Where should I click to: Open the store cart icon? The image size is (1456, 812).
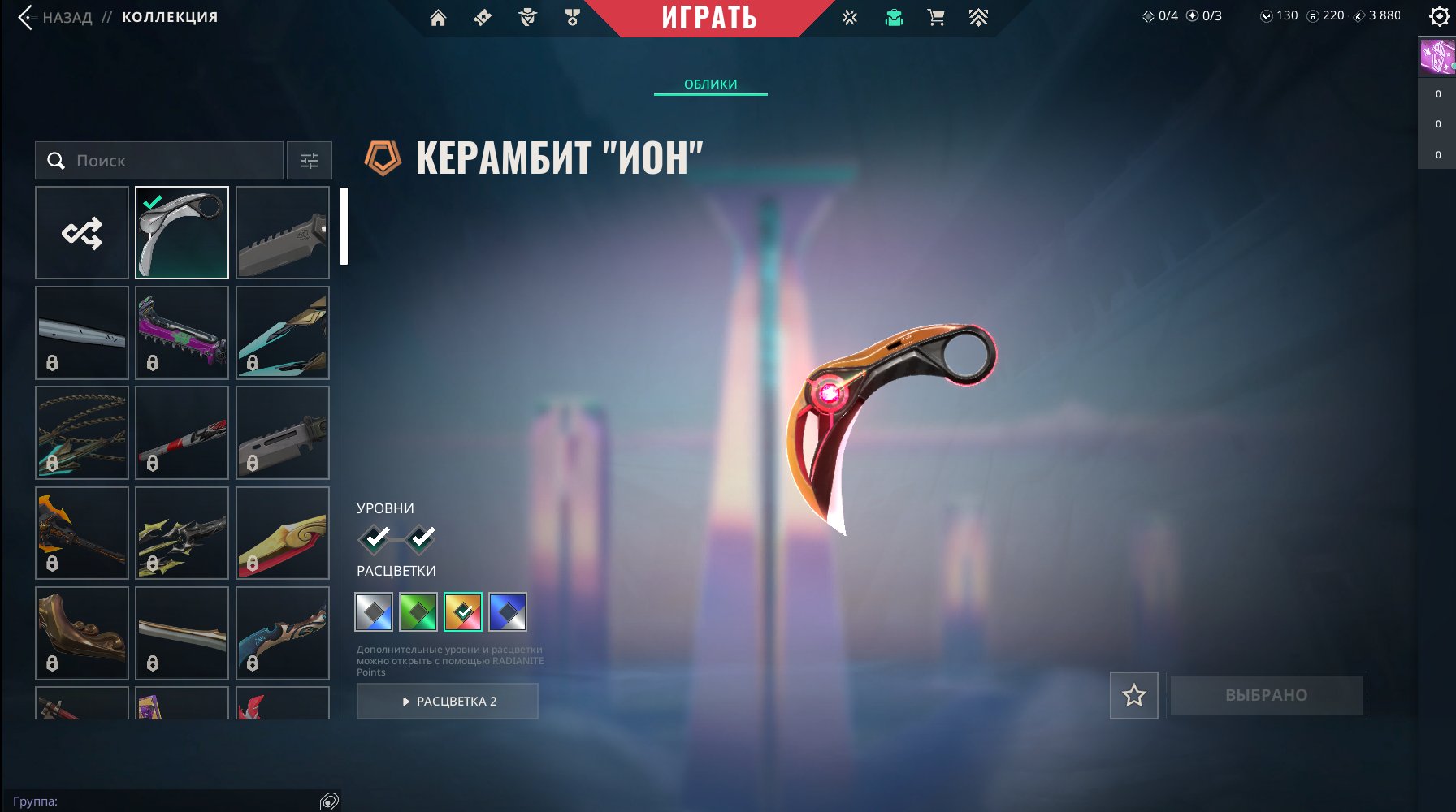tap(935, 17)
